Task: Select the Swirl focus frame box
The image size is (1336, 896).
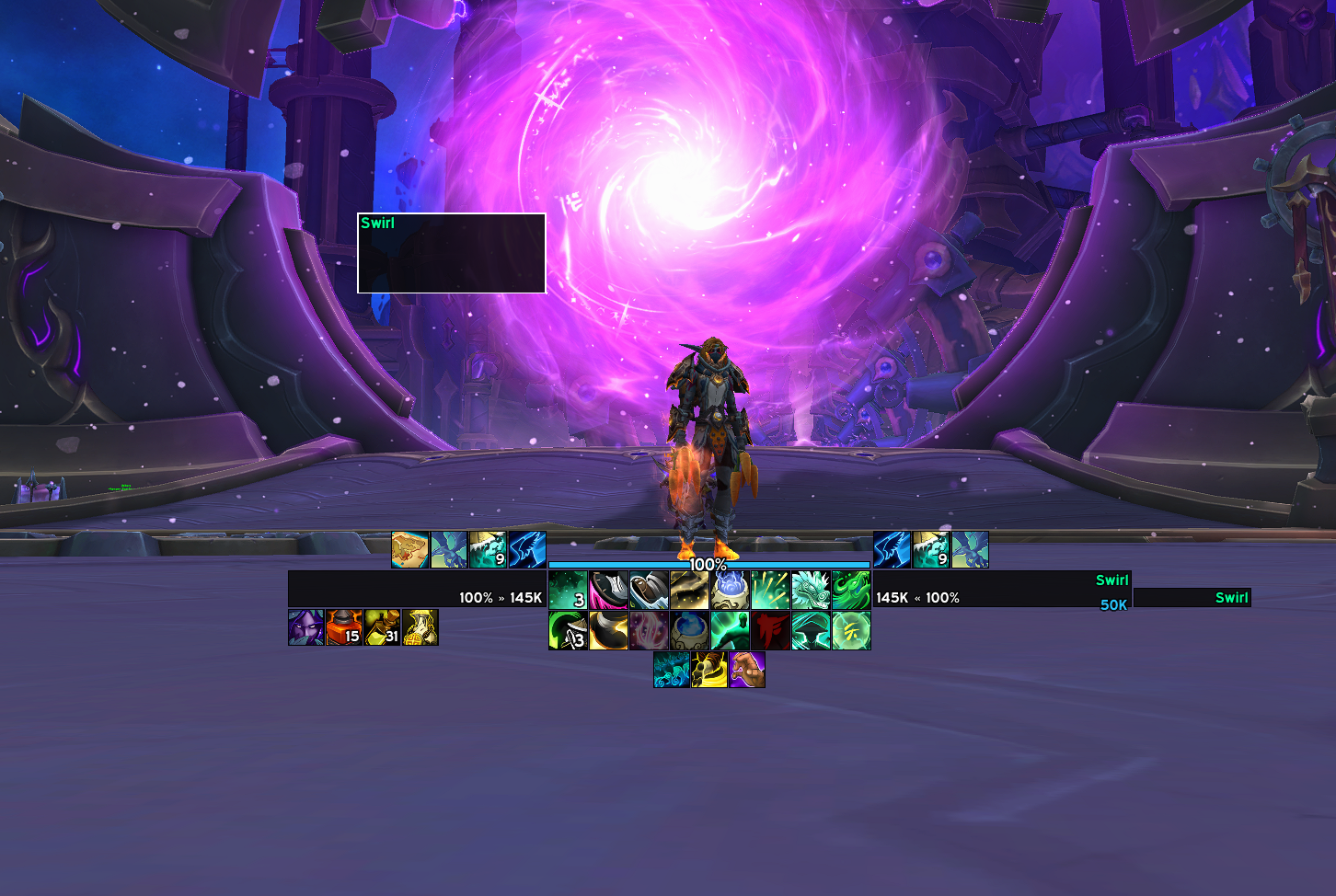Action: point(451,253)
